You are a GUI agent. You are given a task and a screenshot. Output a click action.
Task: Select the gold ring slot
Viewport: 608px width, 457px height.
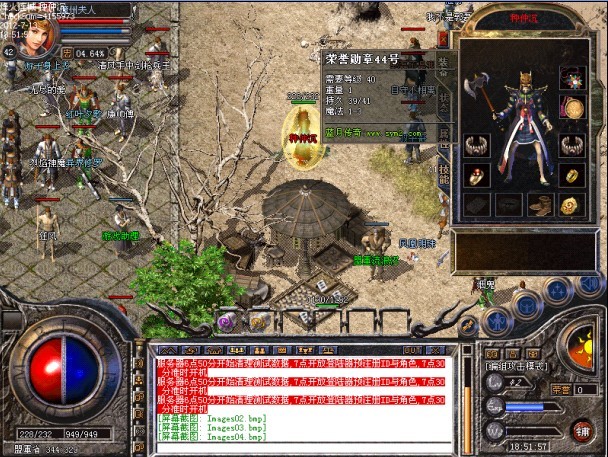pyautogui.click(x=572, y=175)
